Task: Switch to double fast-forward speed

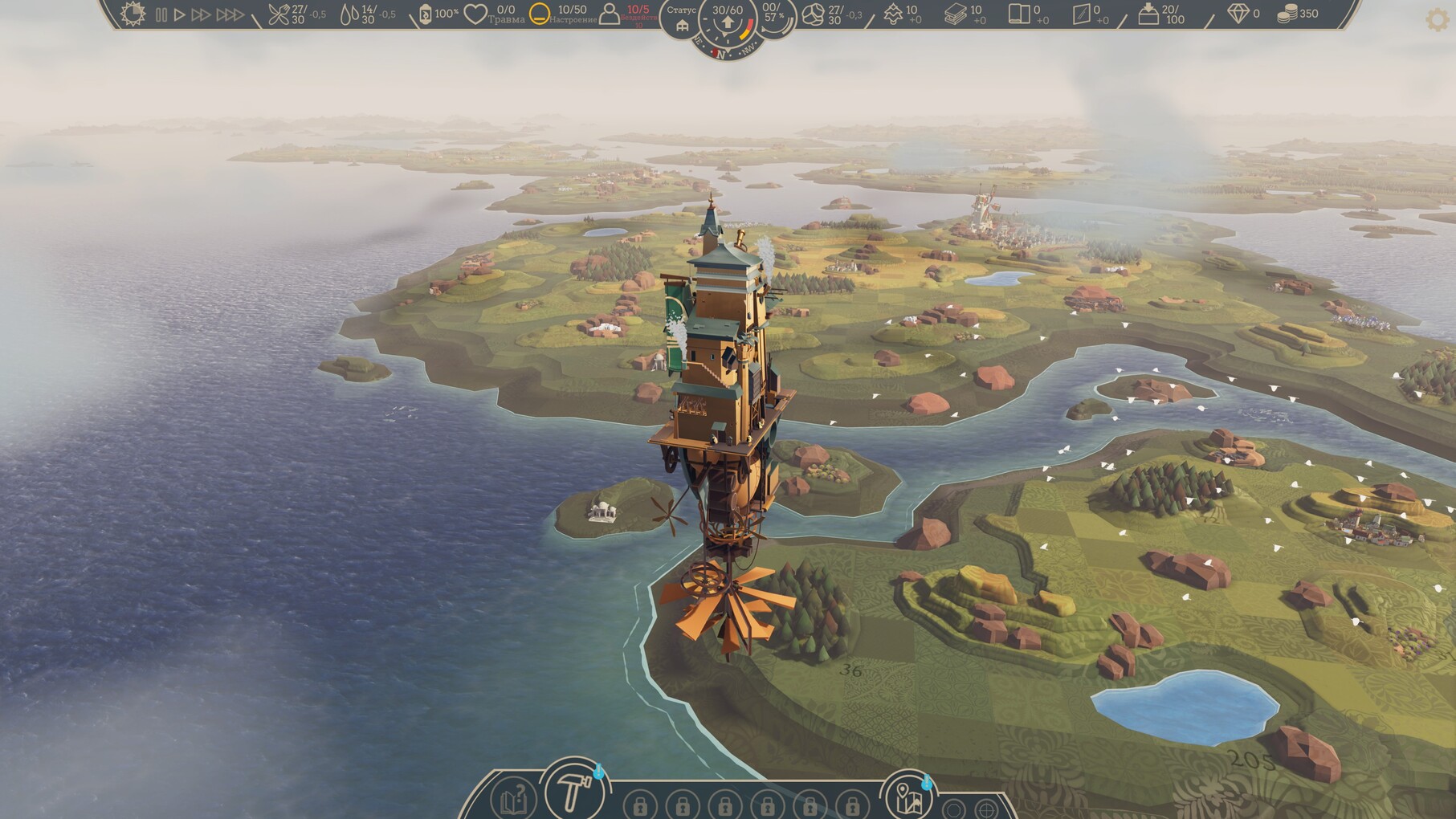Action: pyautogui.click(x=201, y=14)
